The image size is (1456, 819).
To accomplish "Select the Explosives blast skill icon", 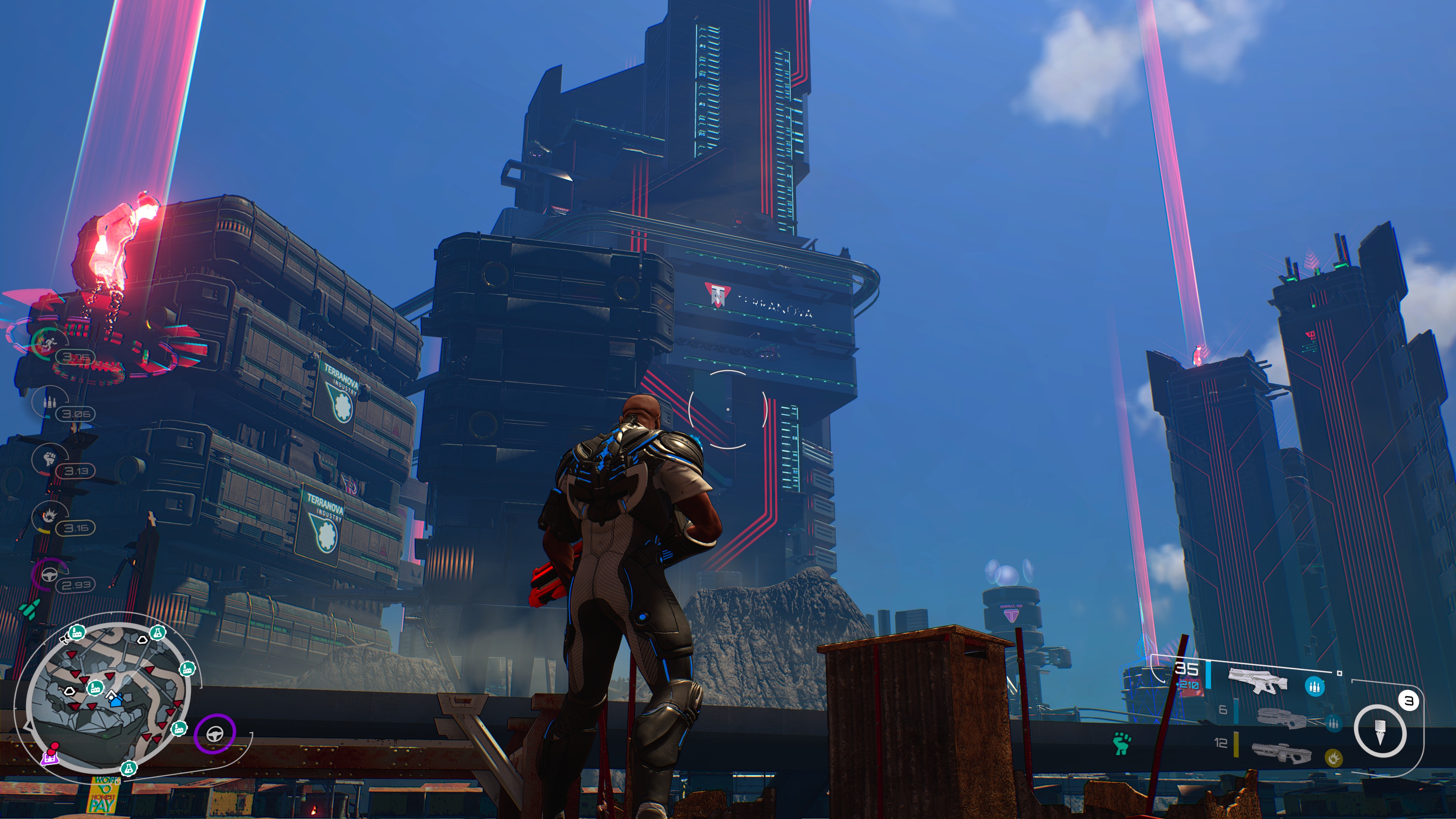I will (x=49, y=516).
